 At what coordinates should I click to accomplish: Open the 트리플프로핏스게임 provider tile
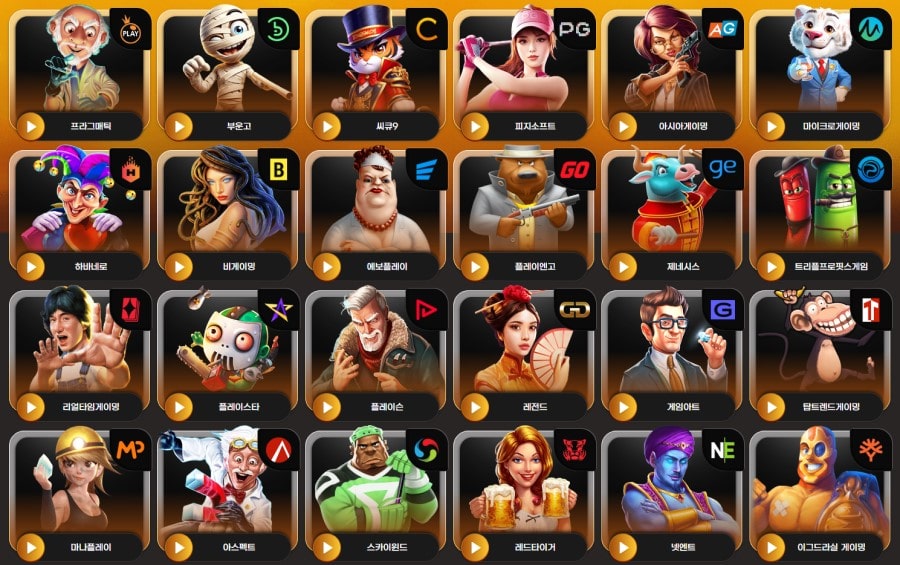[x=822, y=210]
